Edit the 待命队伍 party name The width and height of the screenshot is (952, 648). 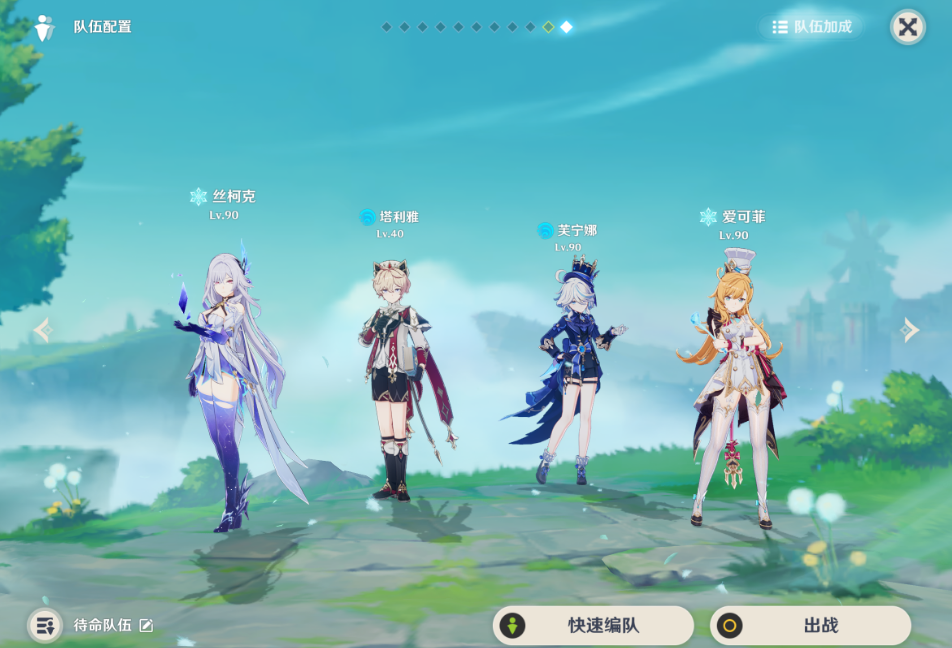click(x=146, y=625)
